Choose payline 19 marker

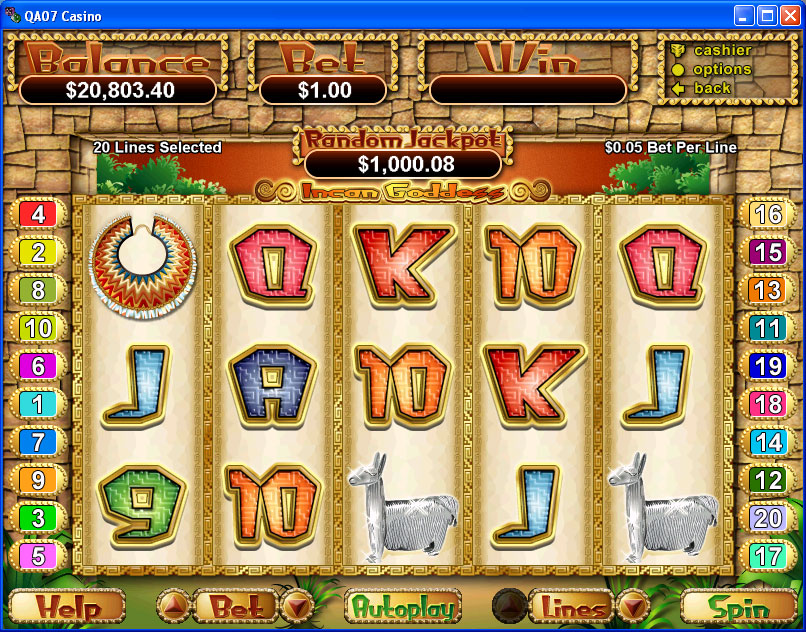coord(767,366)
